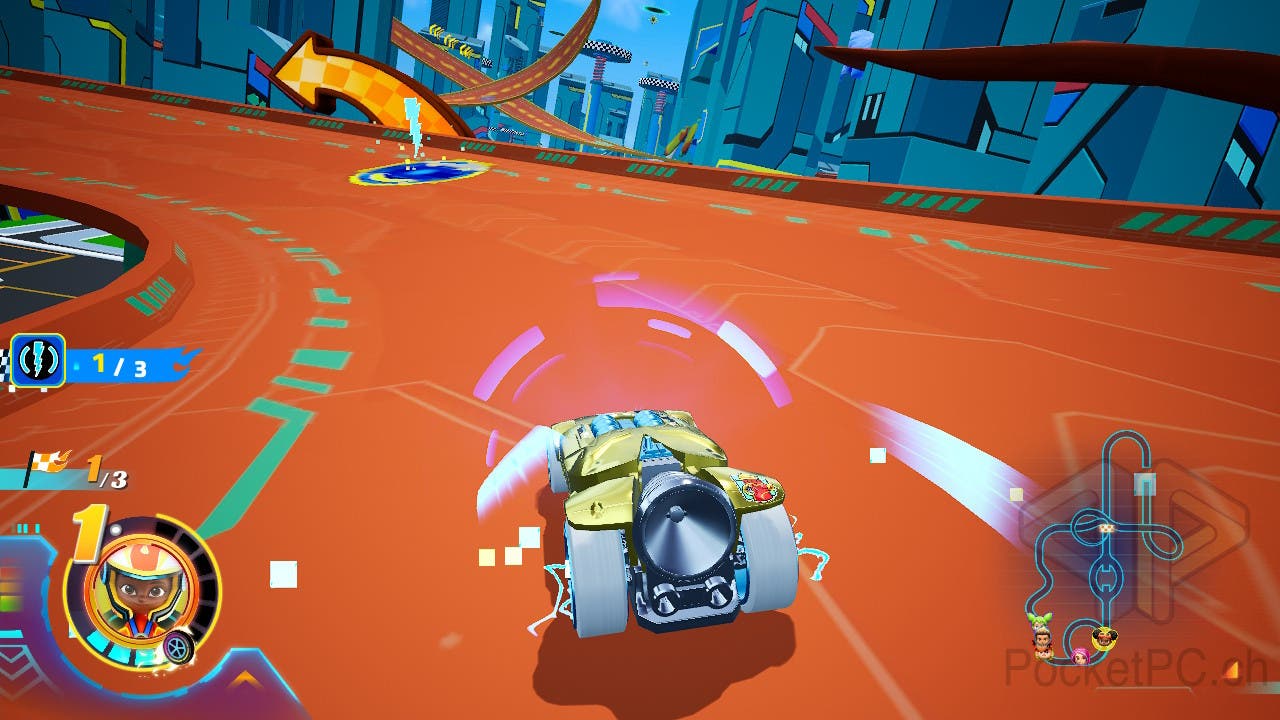
Task: Click the red-shirt driver icon on the minimap
Action: tap(1042, 640)
